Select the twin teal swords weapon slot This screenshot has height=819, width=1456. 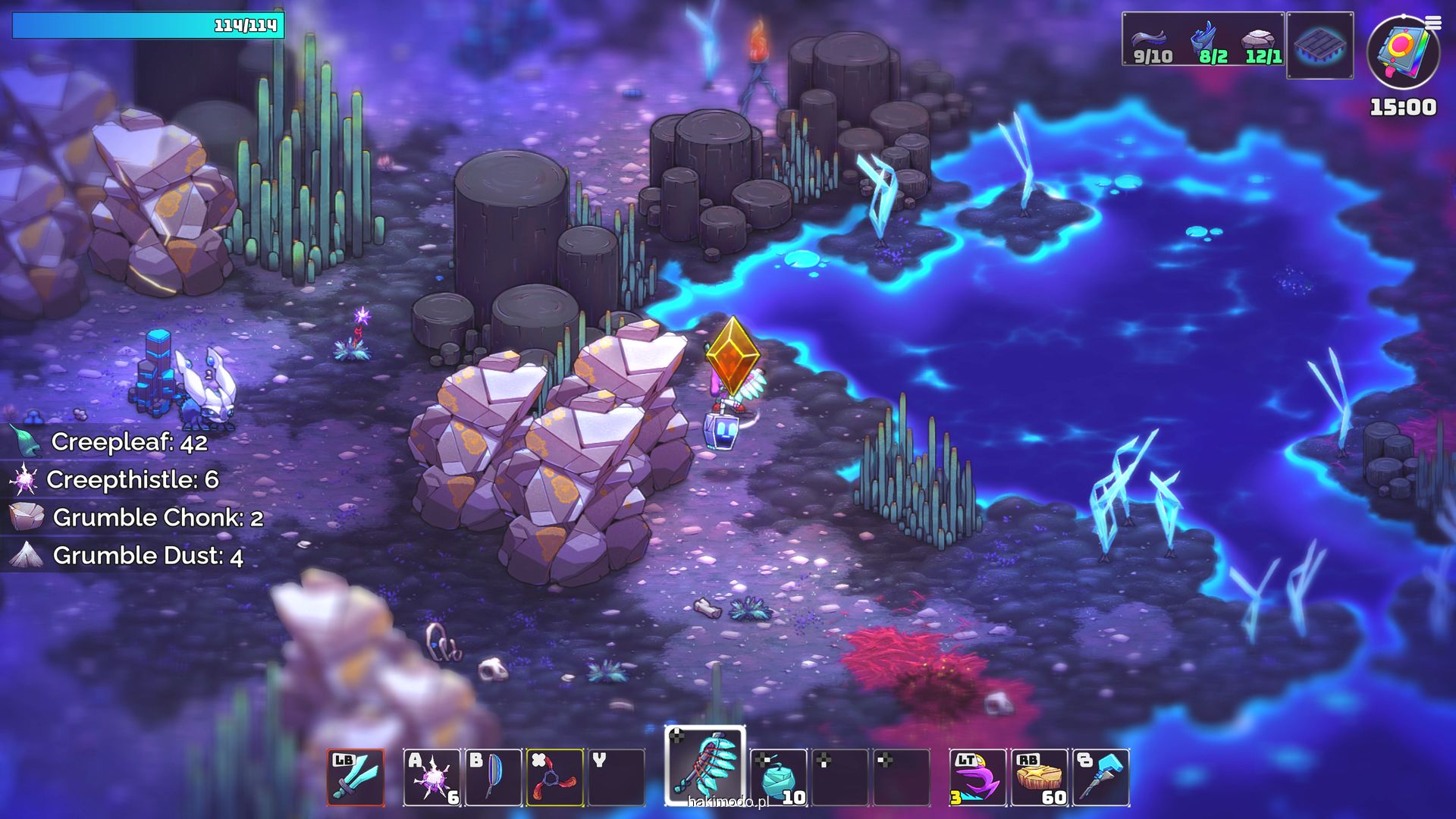point(356,777)
